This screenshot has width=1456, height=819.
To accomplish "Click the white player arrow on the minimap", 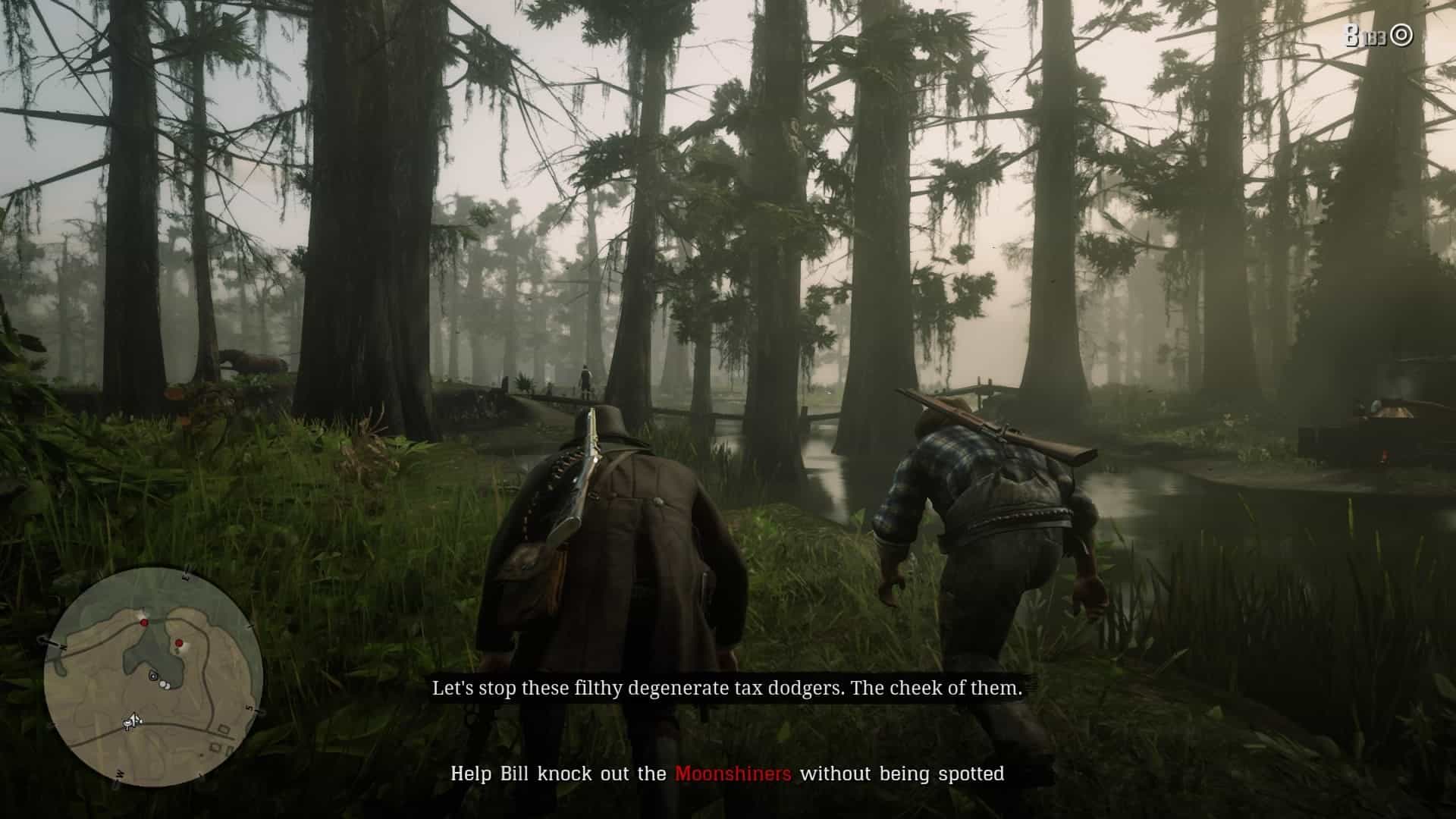I will coord(133,721).
